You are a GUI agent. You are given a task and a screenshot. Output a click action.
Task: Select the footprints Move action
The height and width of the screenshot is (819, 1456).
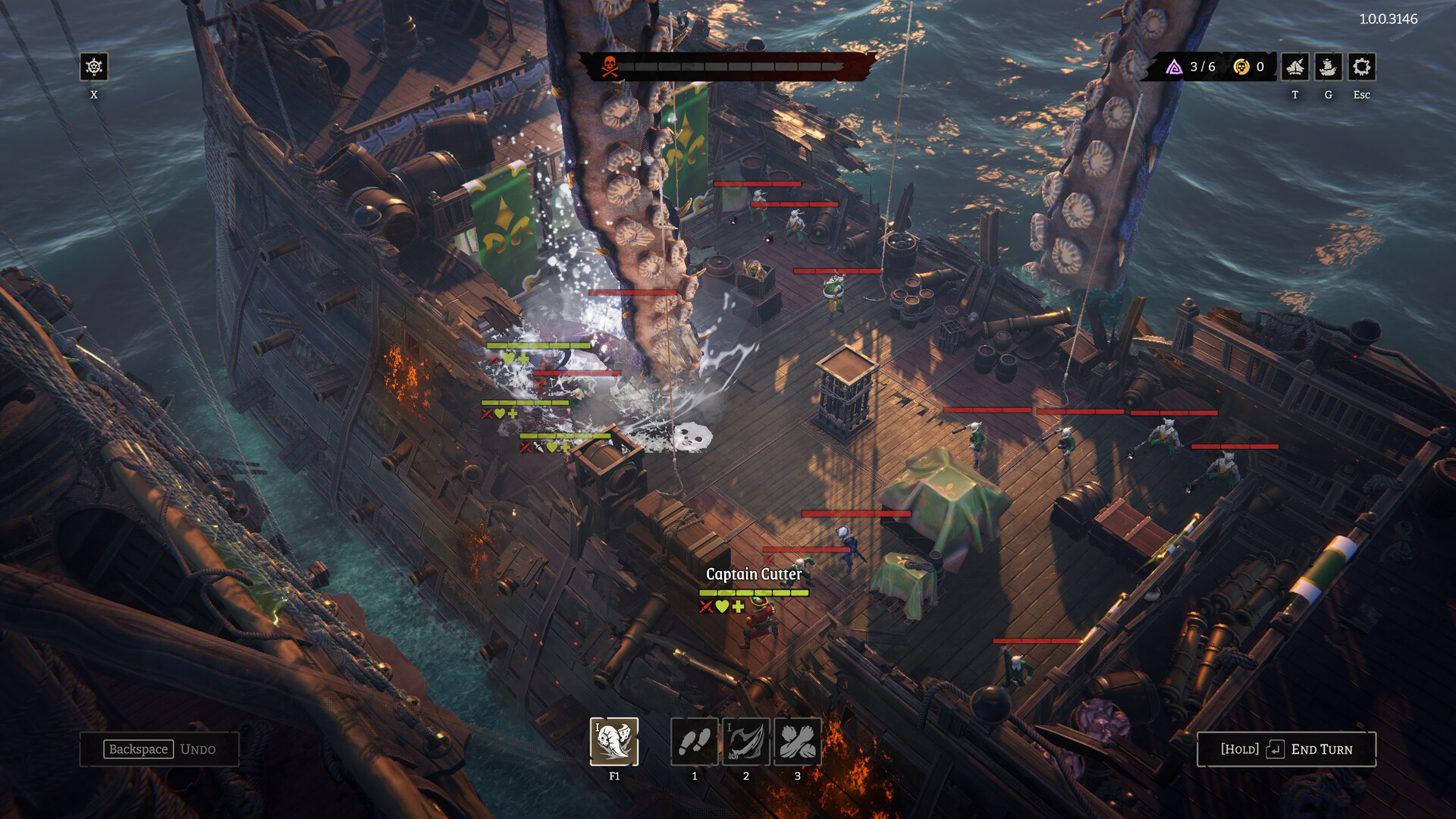[x=694, y=742]
